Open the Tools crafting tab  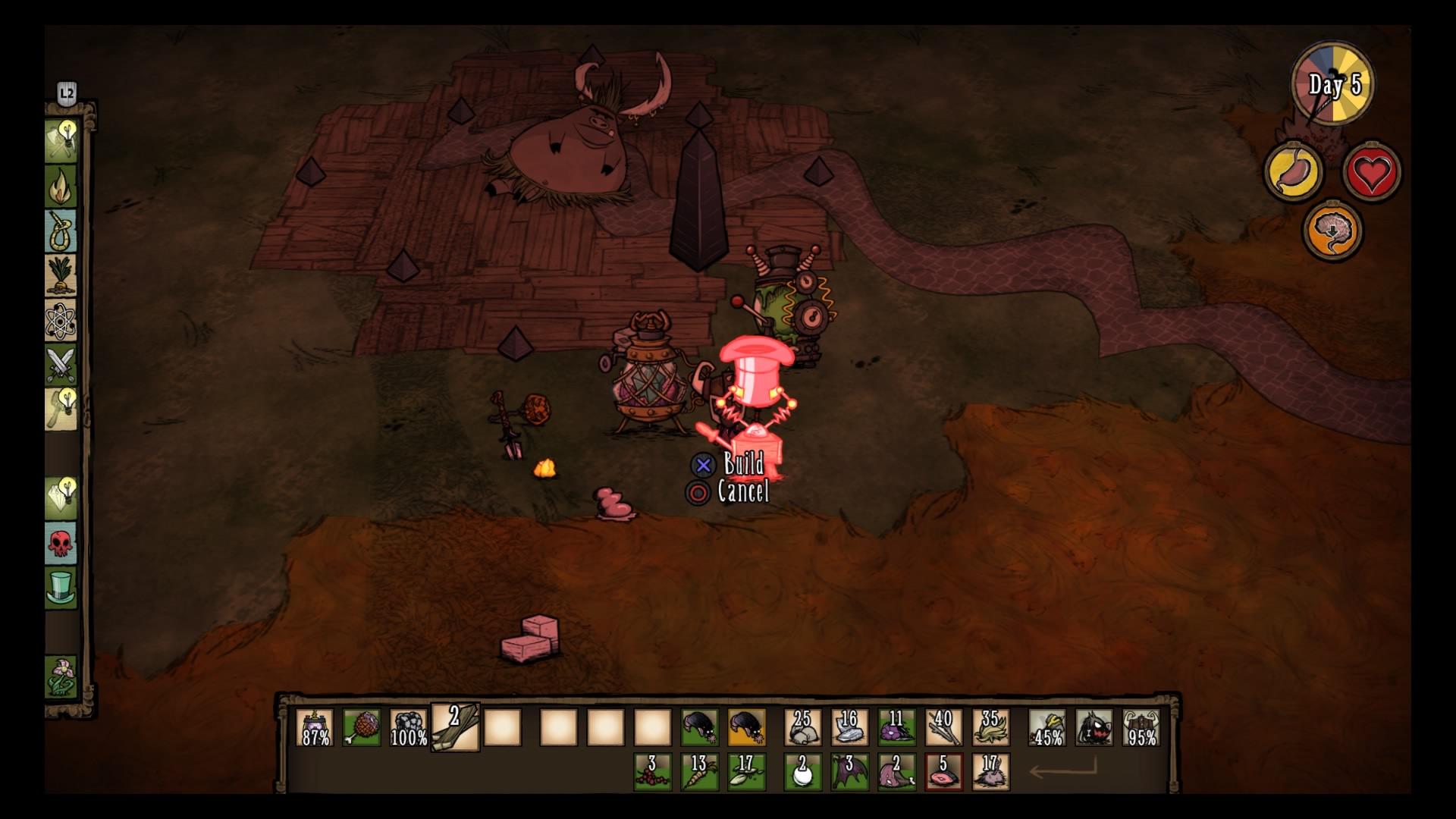[x=61, y=140]
